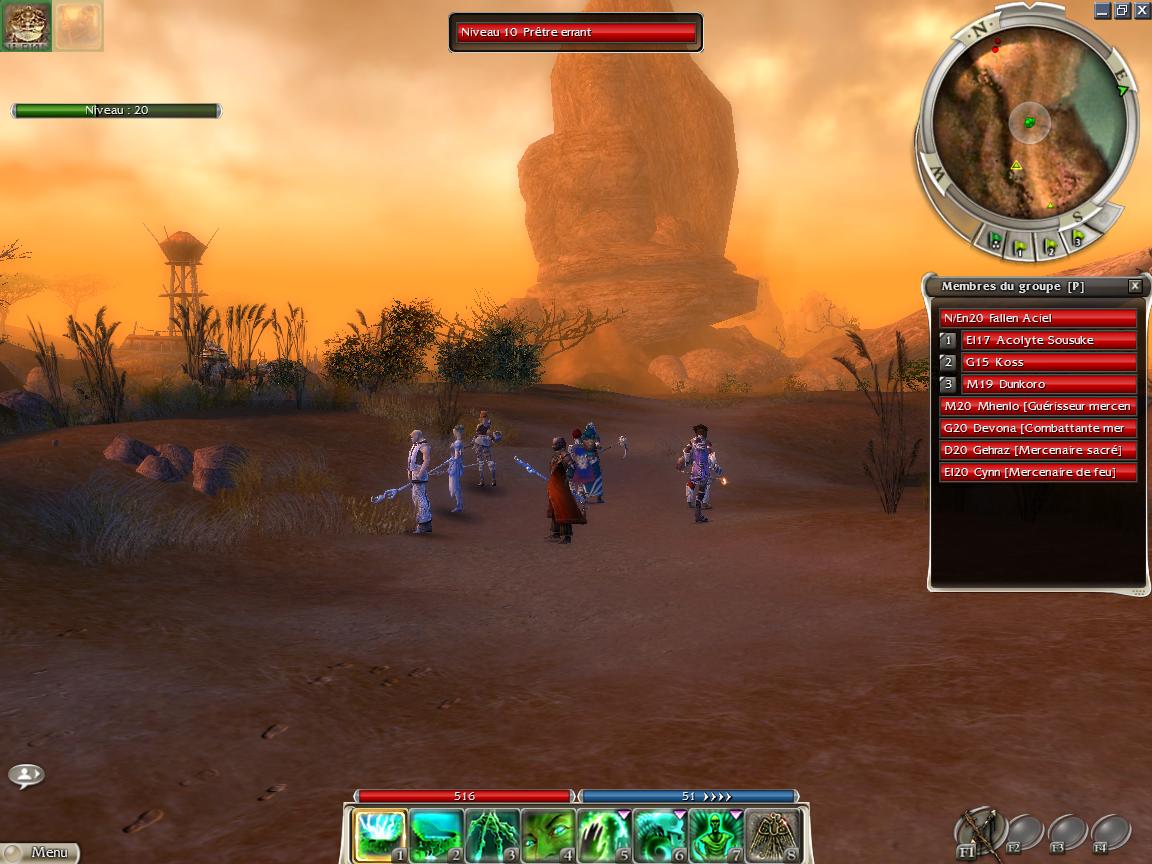
Task: Open the chat speech bubble icon
Action: pos(26,775)
